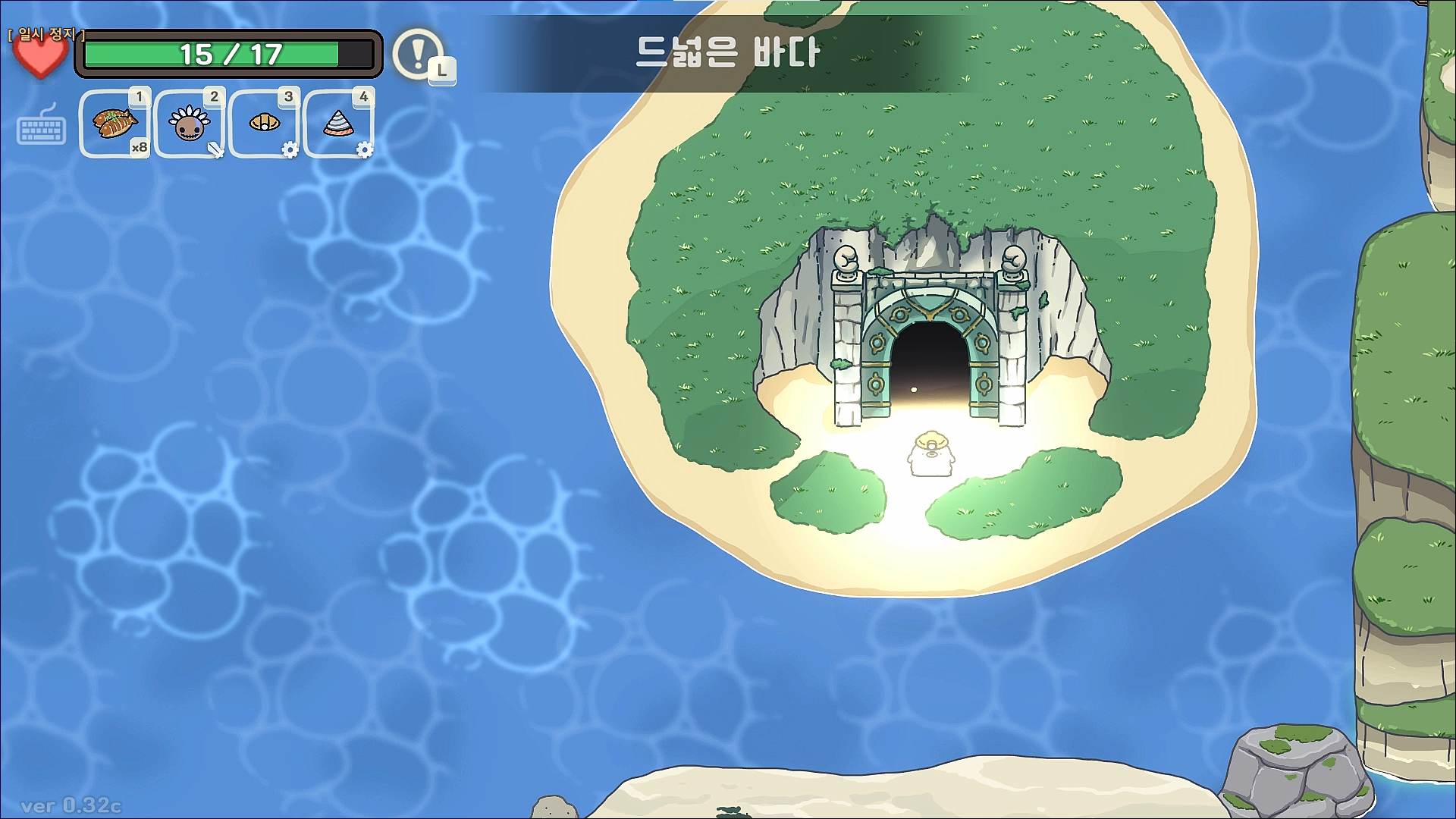The width and height of the screenshot is (1456, 819).
Task: Click the 15/17 health bar
Action: (227, 52)
